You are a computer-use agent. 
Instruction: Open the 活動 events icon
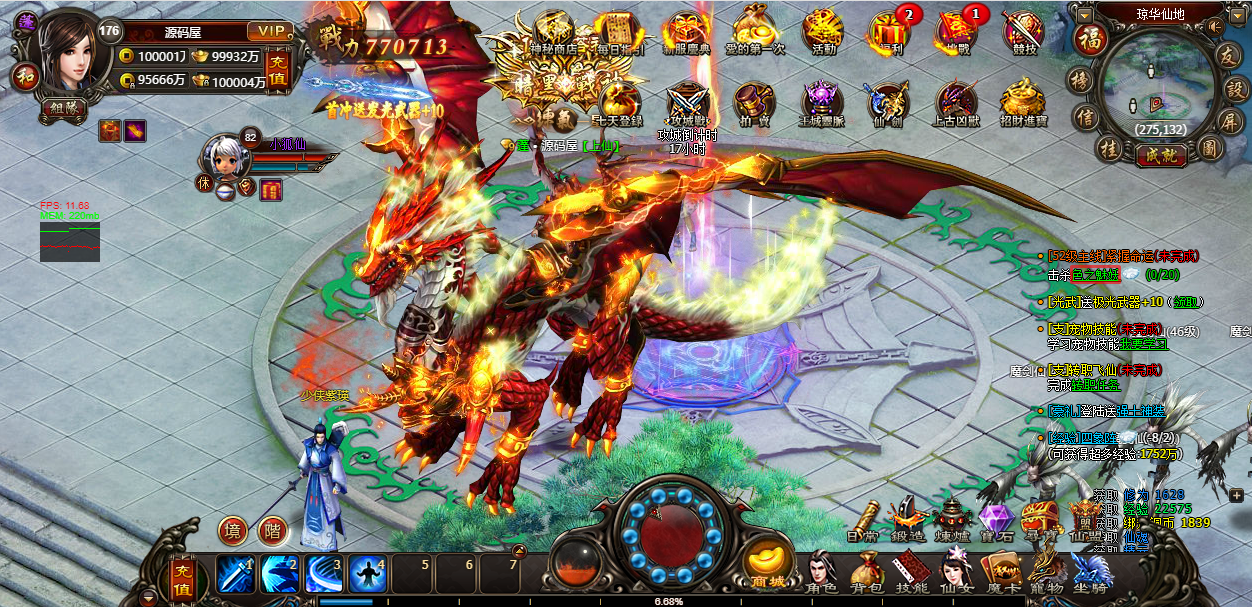(x=823, y=31)
